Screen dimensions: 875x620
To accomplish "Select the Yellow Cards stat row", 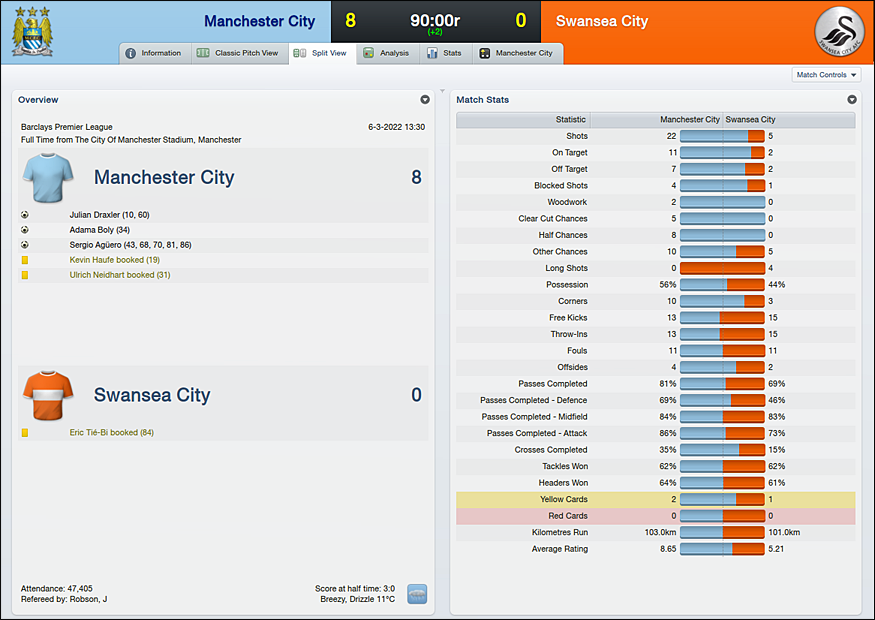I will click(x=655, y=499).
